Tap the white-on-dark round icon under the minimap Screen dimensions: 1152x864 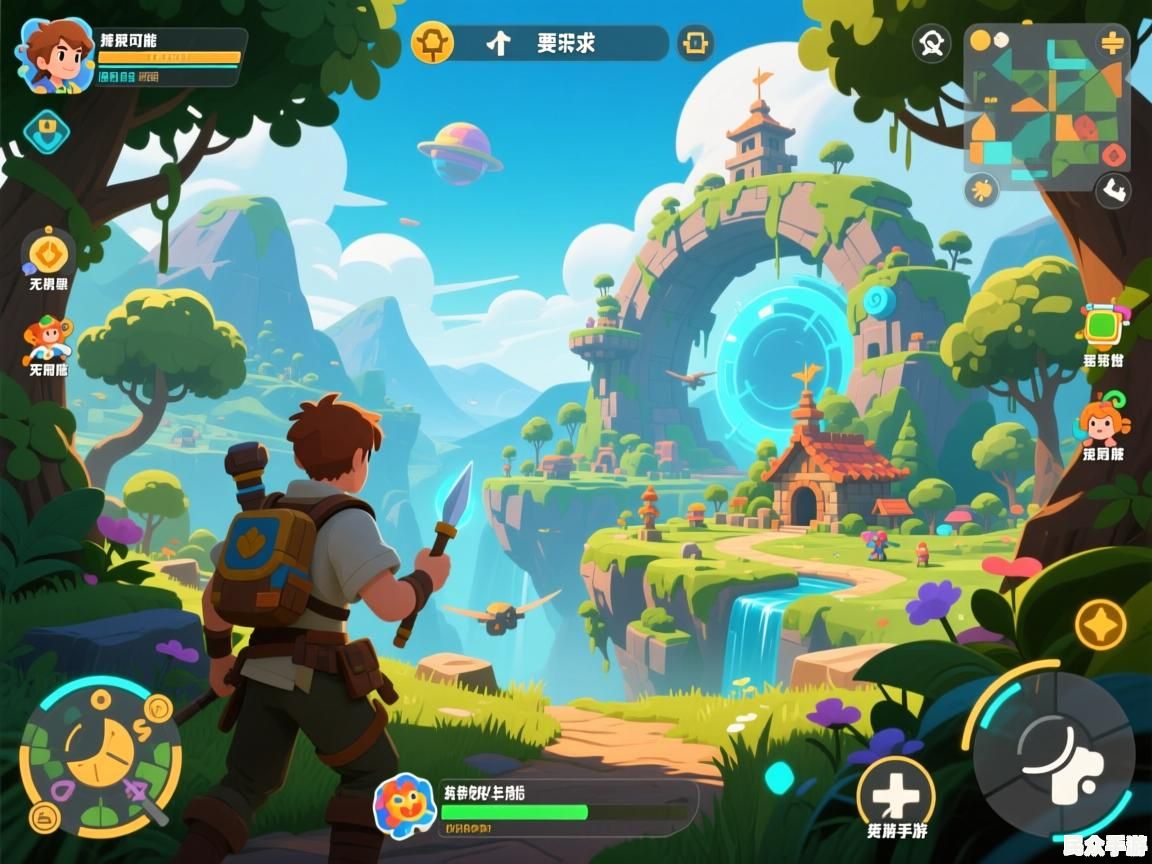click(x=1112, y=189)
